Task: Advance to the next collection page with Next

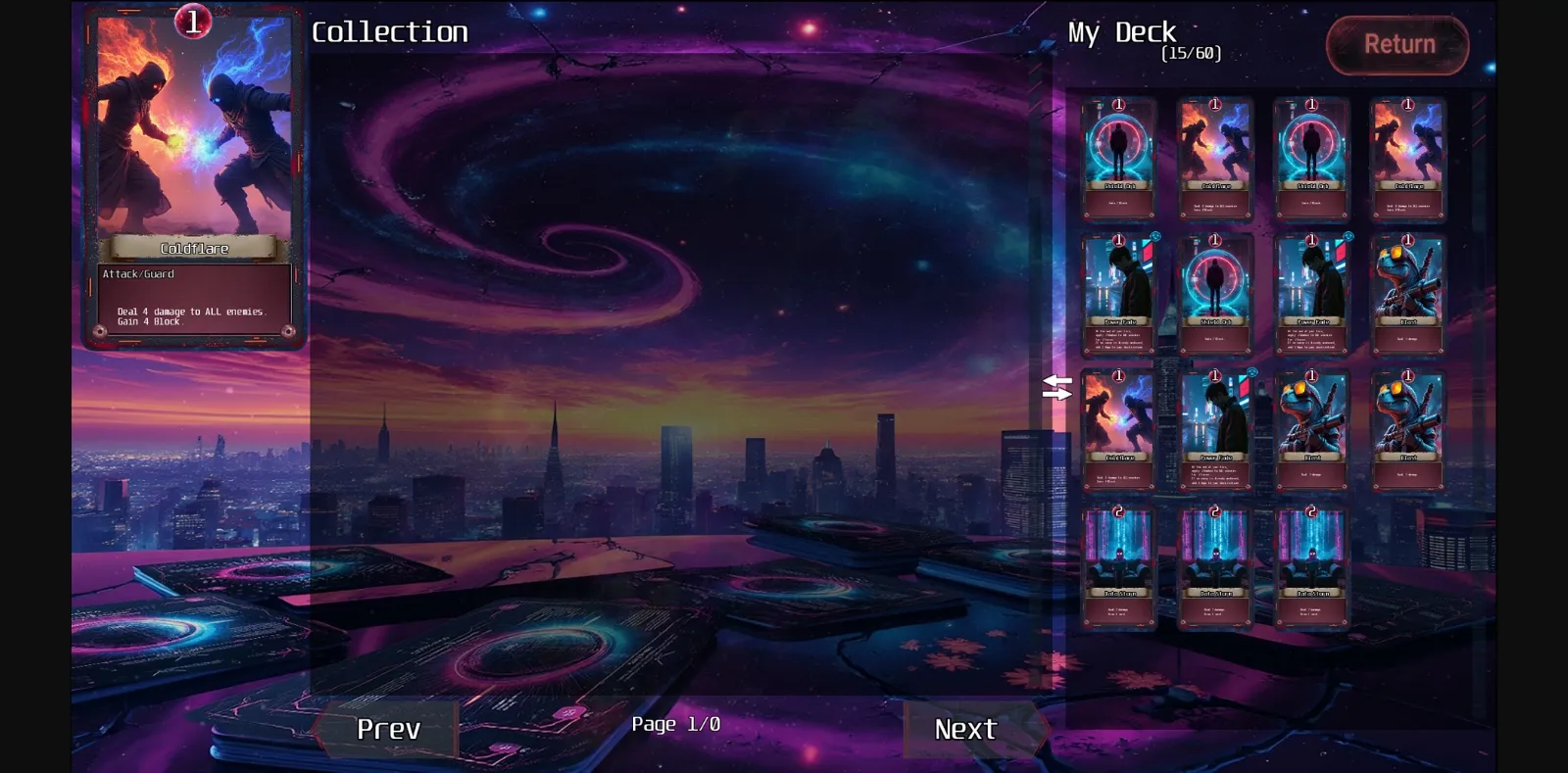Action: (x=965, y=729)
